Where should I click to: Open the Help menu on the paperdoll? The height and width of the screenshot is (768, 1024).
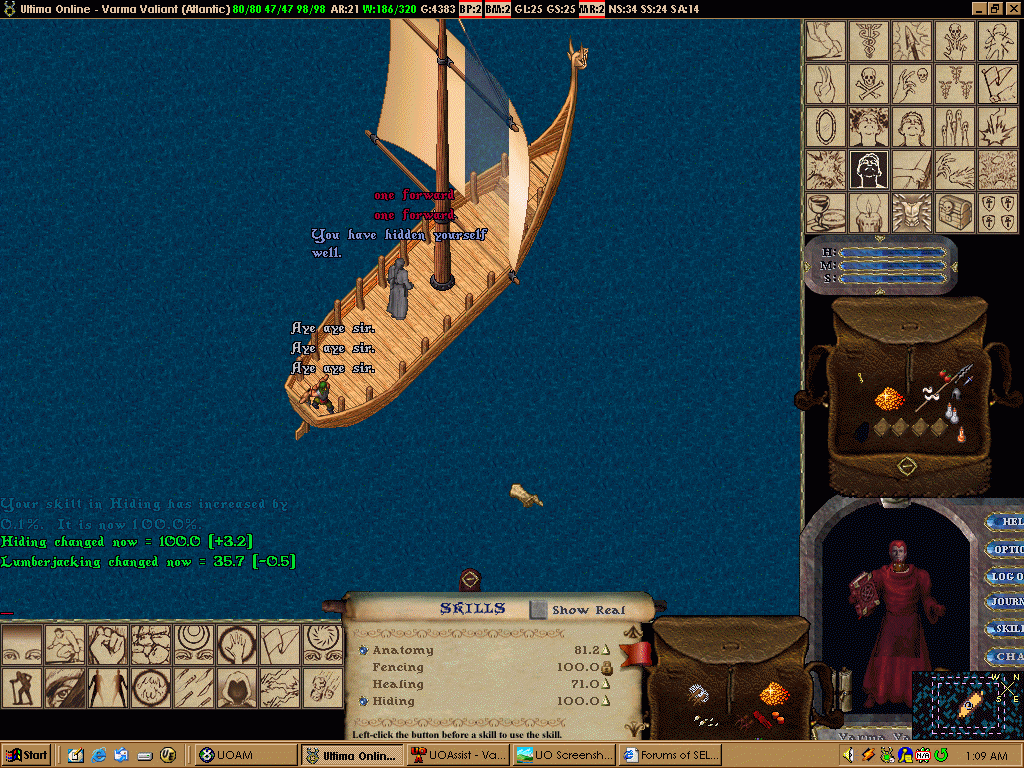[x=1004, y=522]
